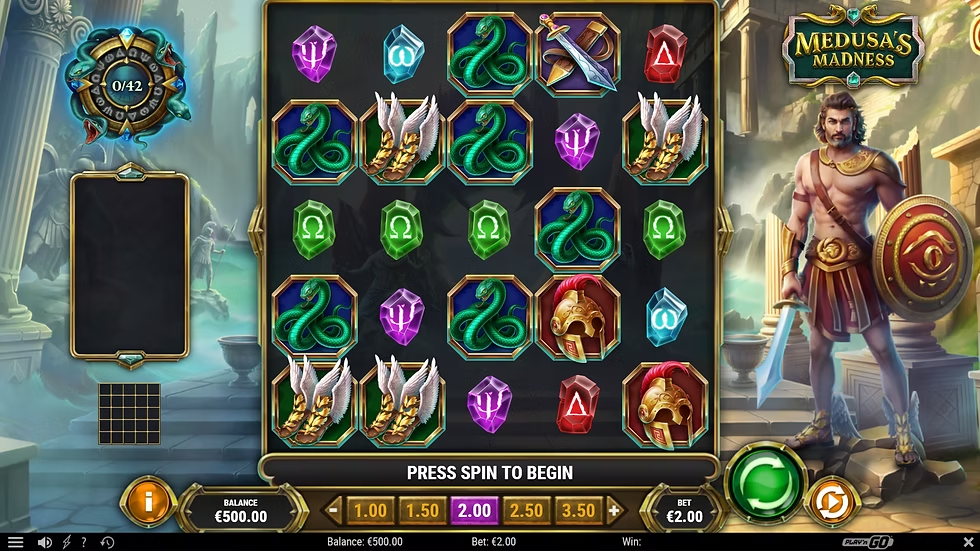
Task: Pick the 3.50 bet amount
Action: 578,510
